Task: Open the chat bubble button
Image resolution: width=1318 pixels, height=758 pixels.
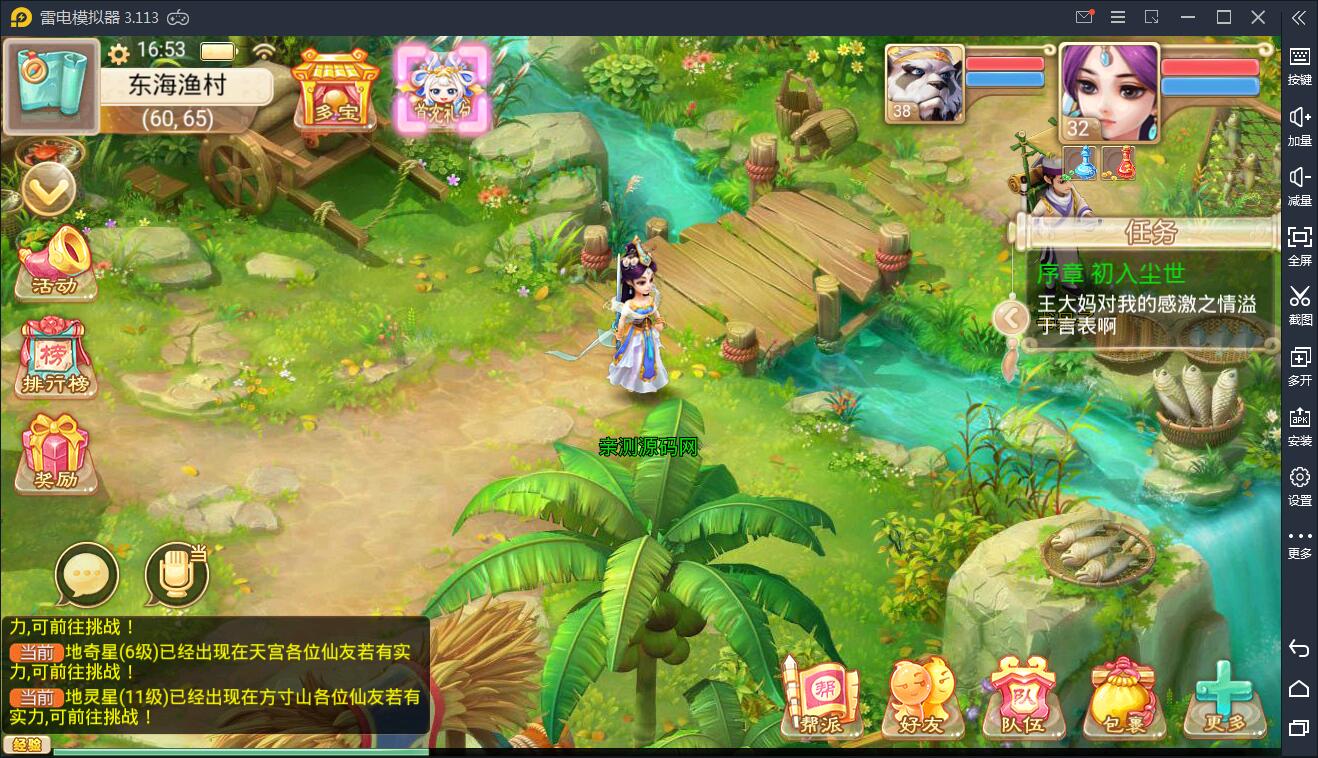Action: [x=87, y=576]
